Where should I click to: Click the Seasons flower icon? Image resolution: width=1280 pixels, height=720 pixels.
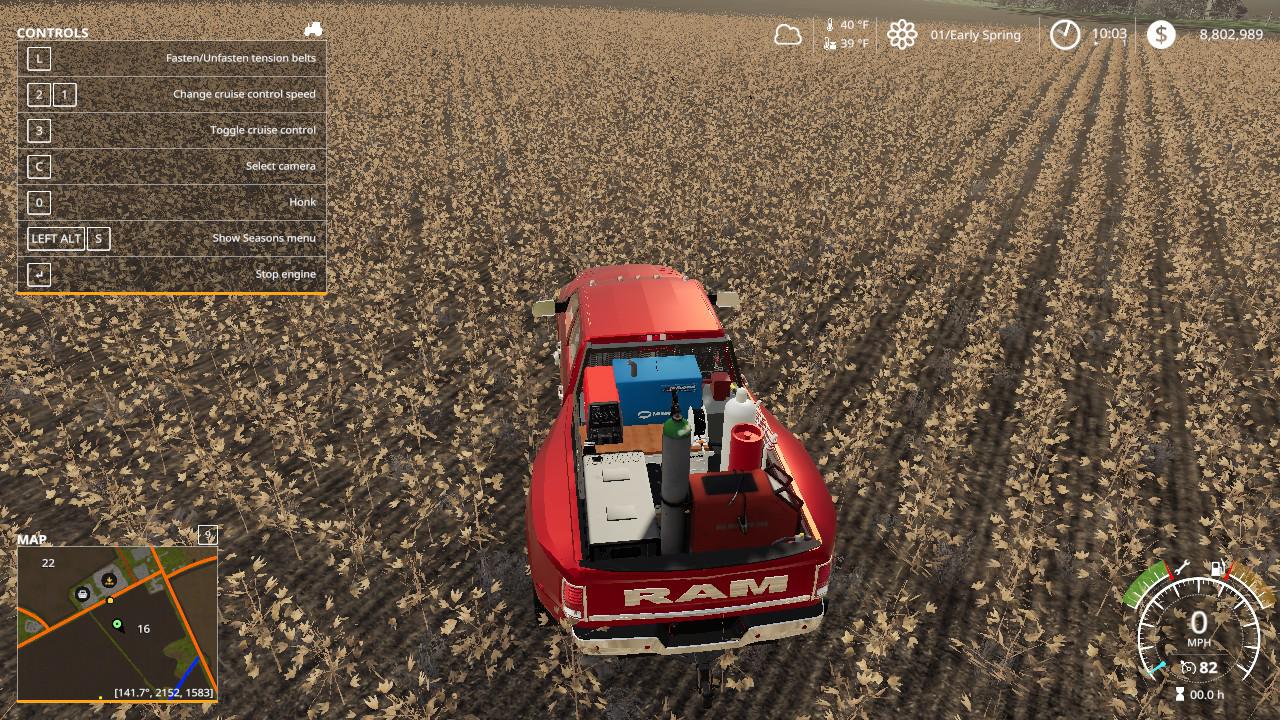tap(902, 35)
